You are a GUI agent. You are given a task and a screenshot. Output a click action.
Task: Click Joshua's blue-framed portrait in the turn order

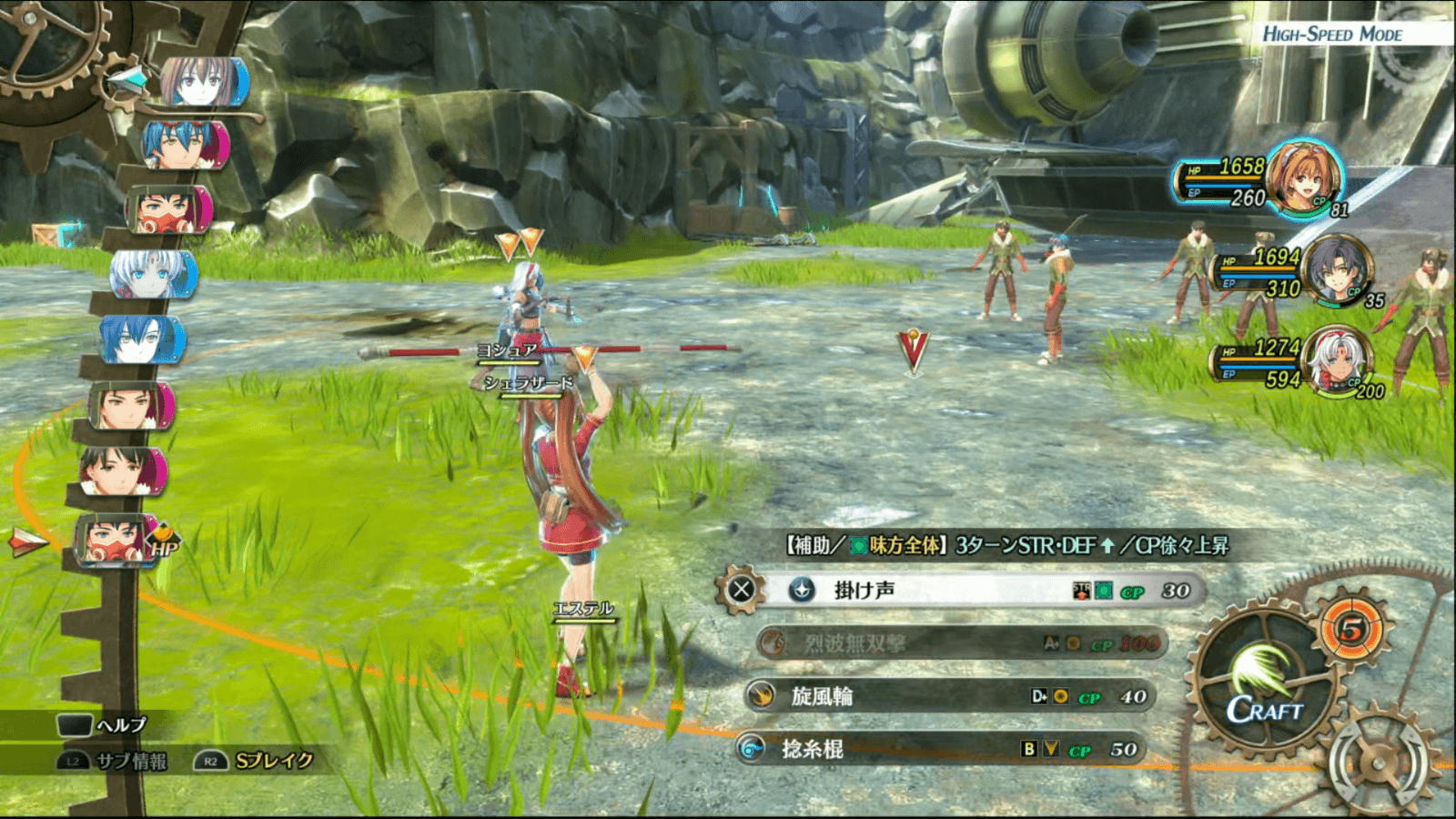point(143,339)
